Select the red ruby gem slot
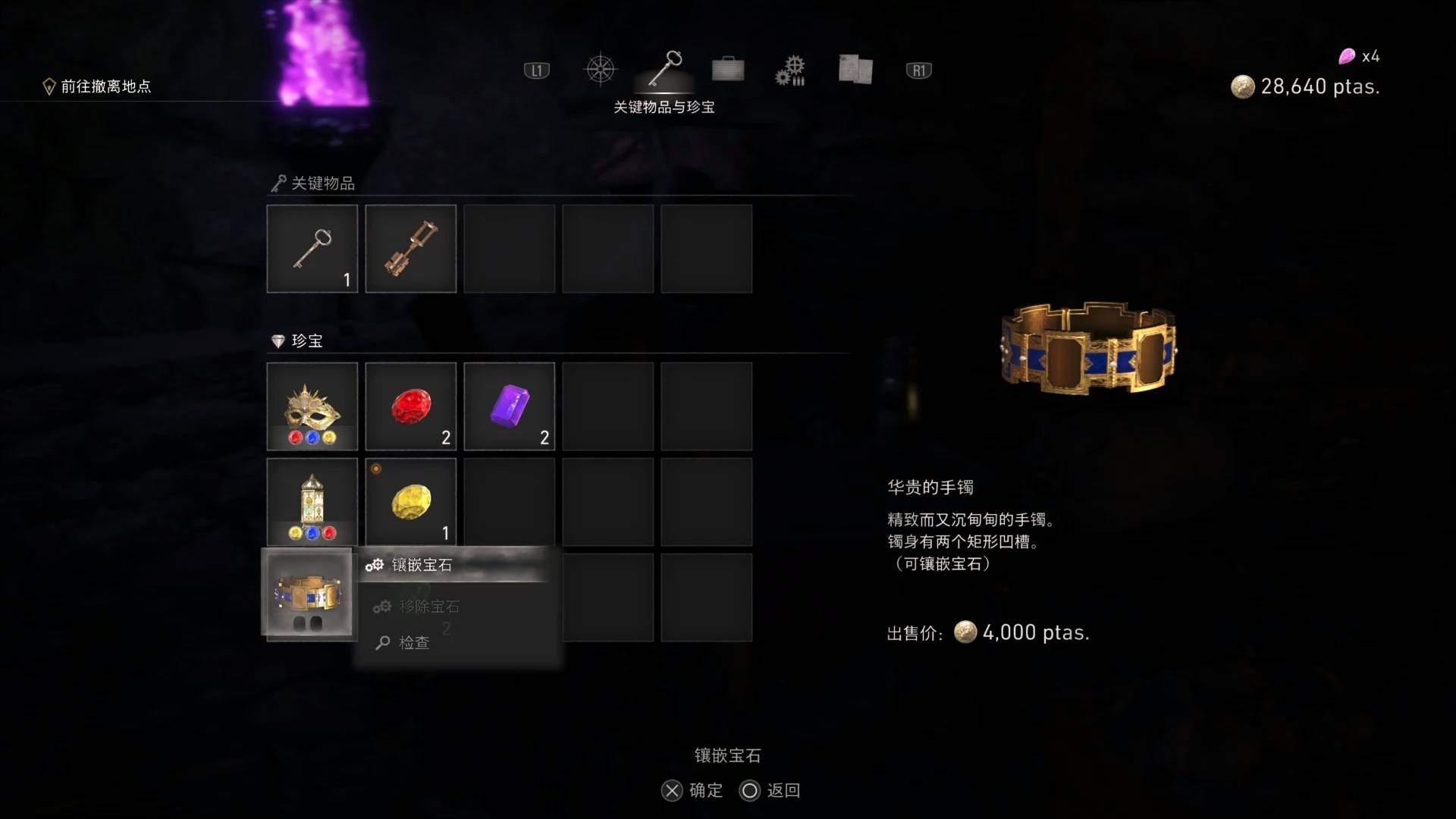The height and width of the screenshot is (819, 1456). pos(411,406)
